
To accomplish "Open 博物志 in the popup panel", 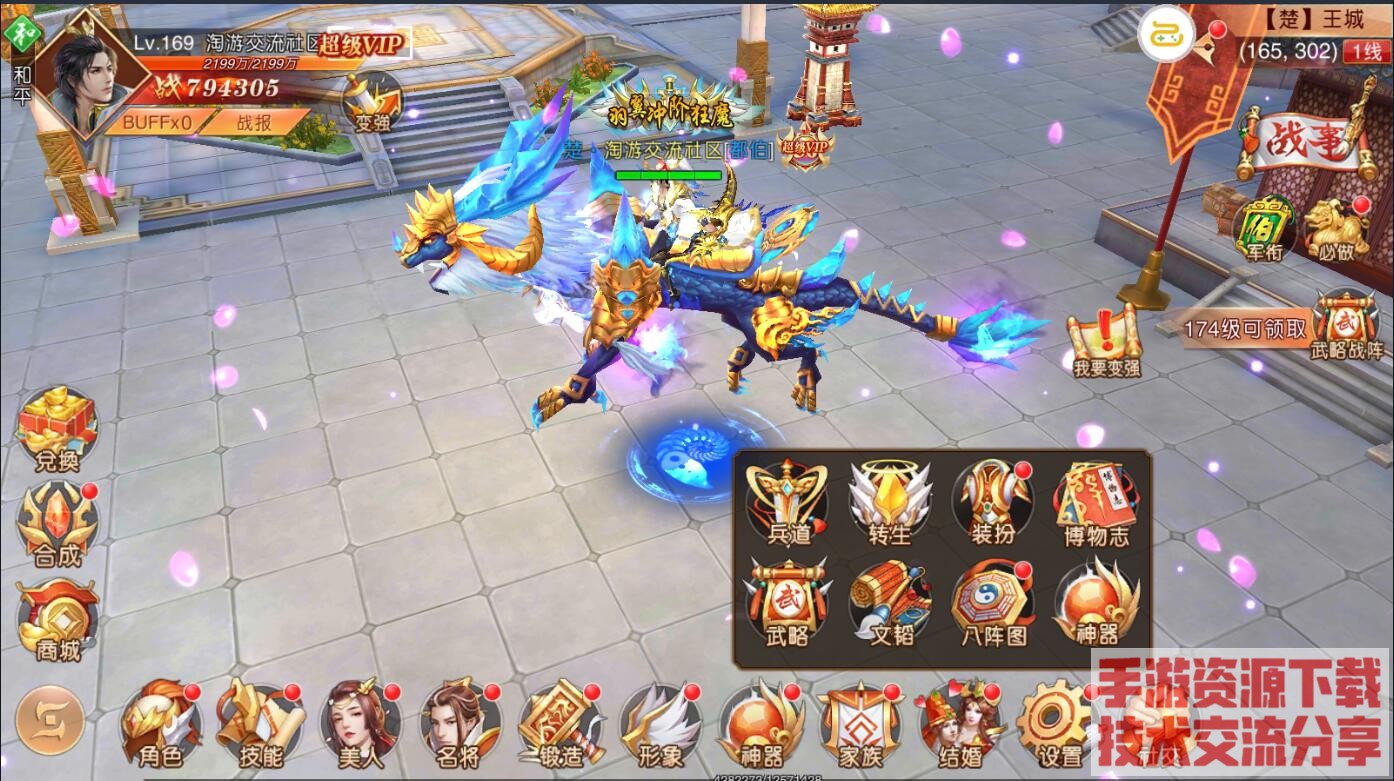I will (x=1096, y=504).
